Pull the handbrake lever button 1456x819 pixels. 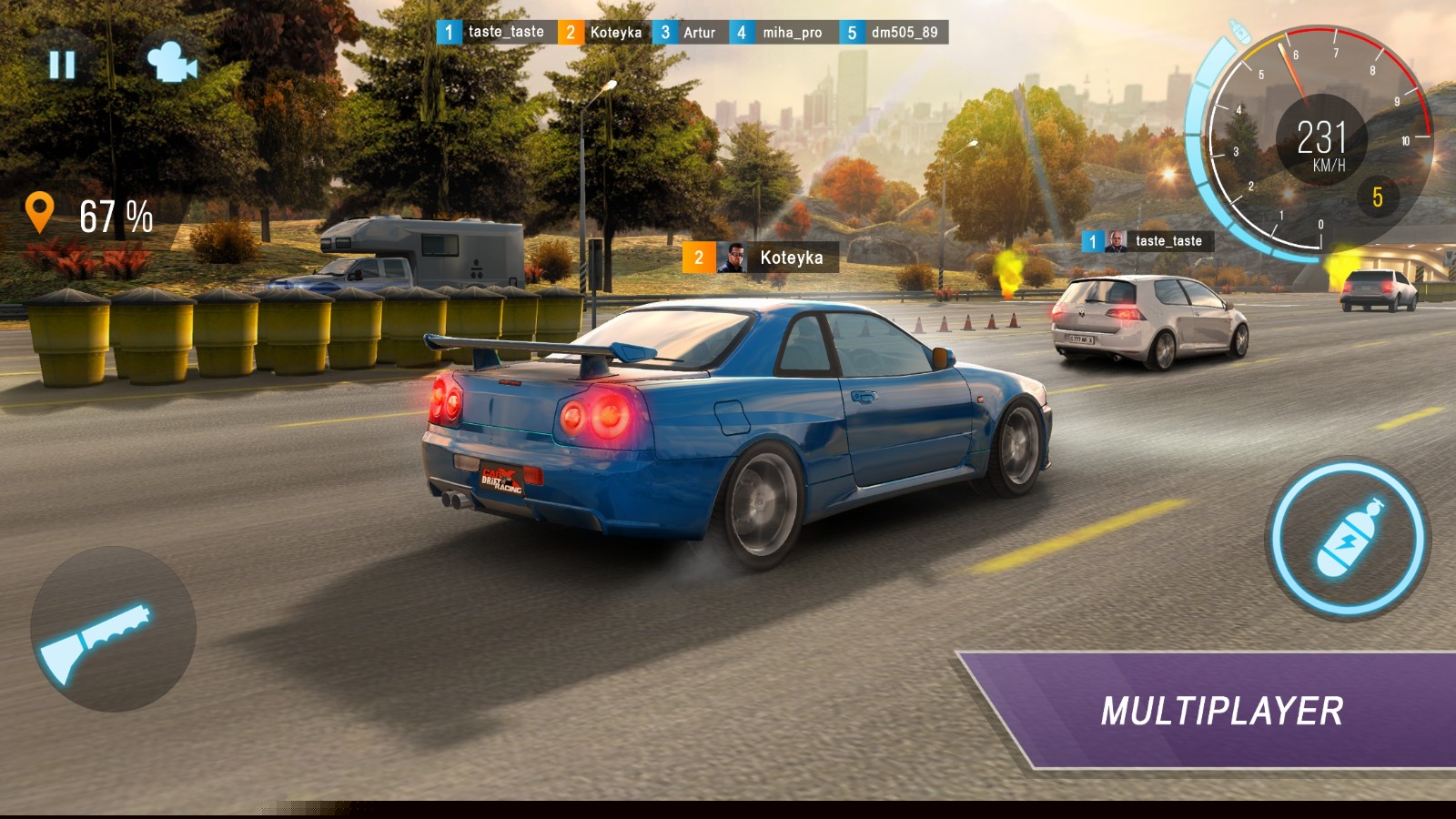(x=113, y=629)
